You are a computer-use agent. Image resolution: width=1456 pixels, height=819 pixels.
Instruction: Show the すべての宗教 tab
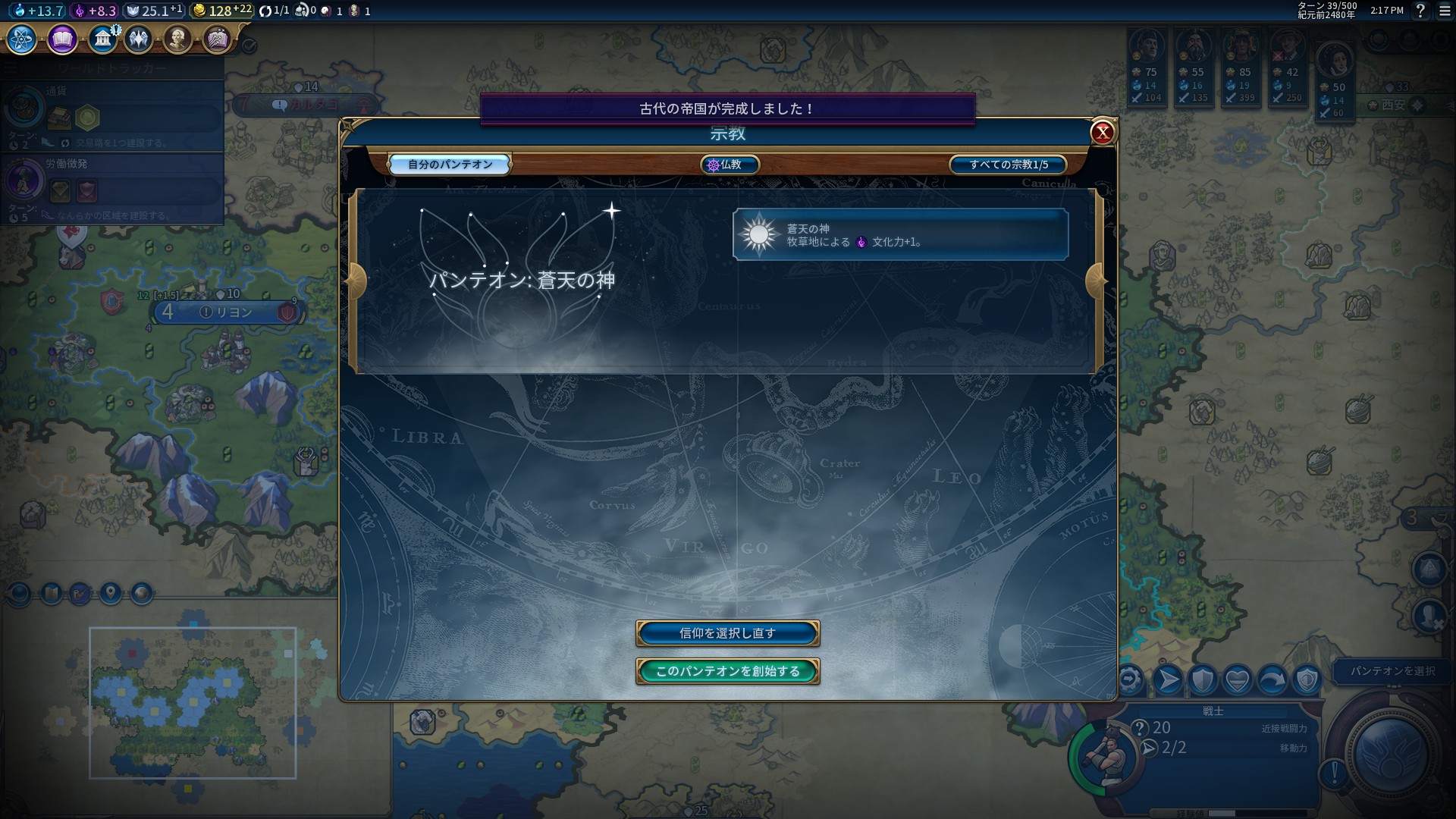(x=1008, y=165)
